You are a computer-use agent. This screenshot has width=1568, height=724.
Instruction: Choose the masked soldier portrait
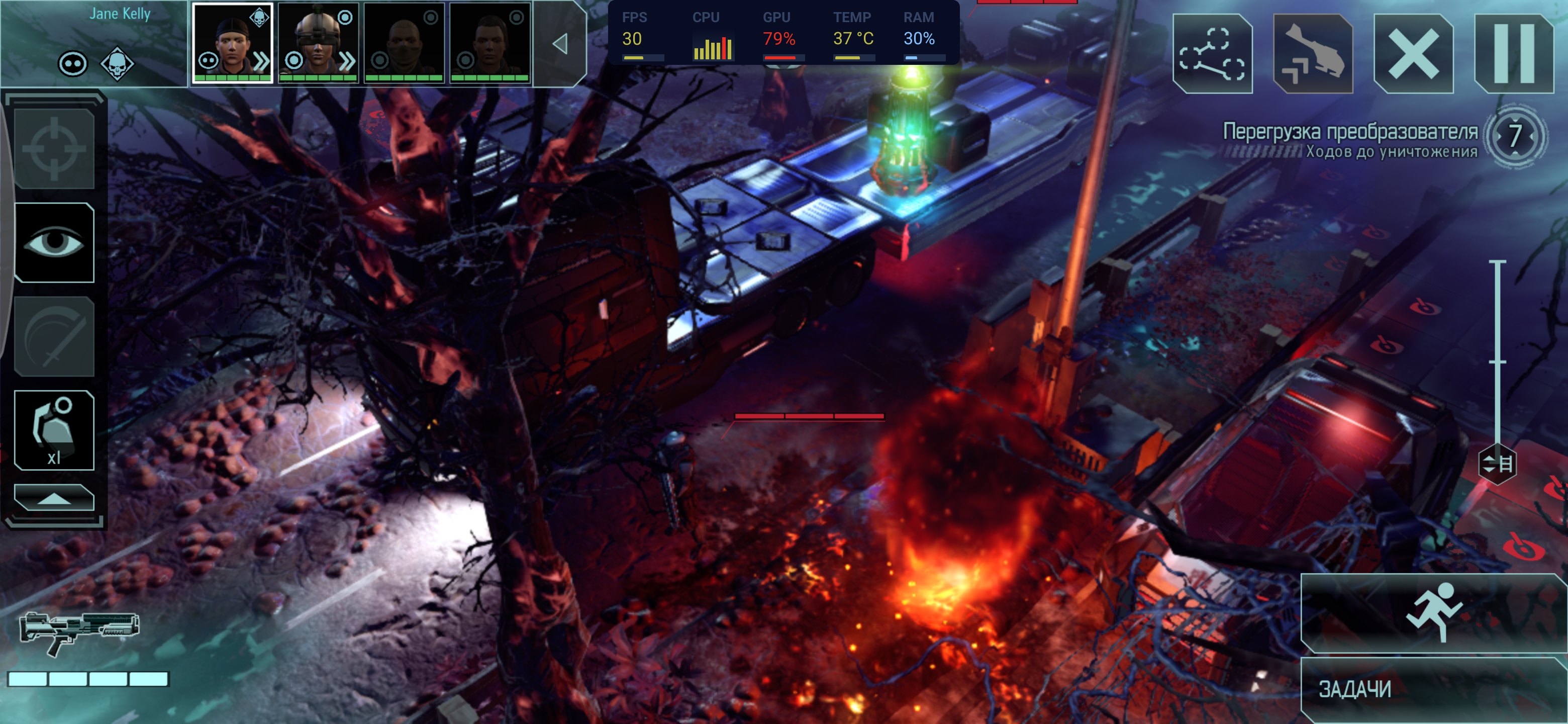(x=404, y=43)
